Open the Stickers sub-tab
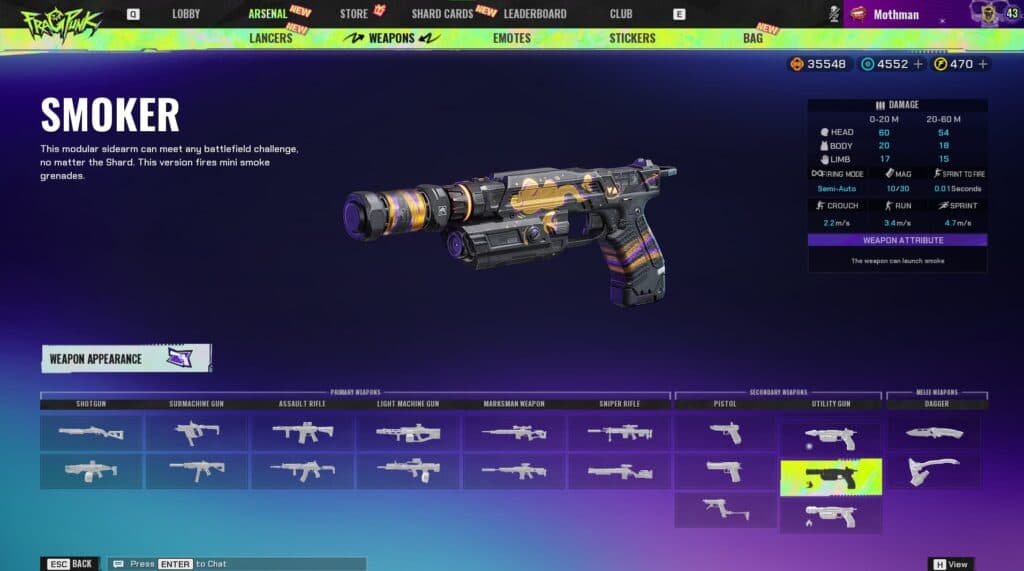This screenshot has height=571, width=1024. click(x=632, y=38)
